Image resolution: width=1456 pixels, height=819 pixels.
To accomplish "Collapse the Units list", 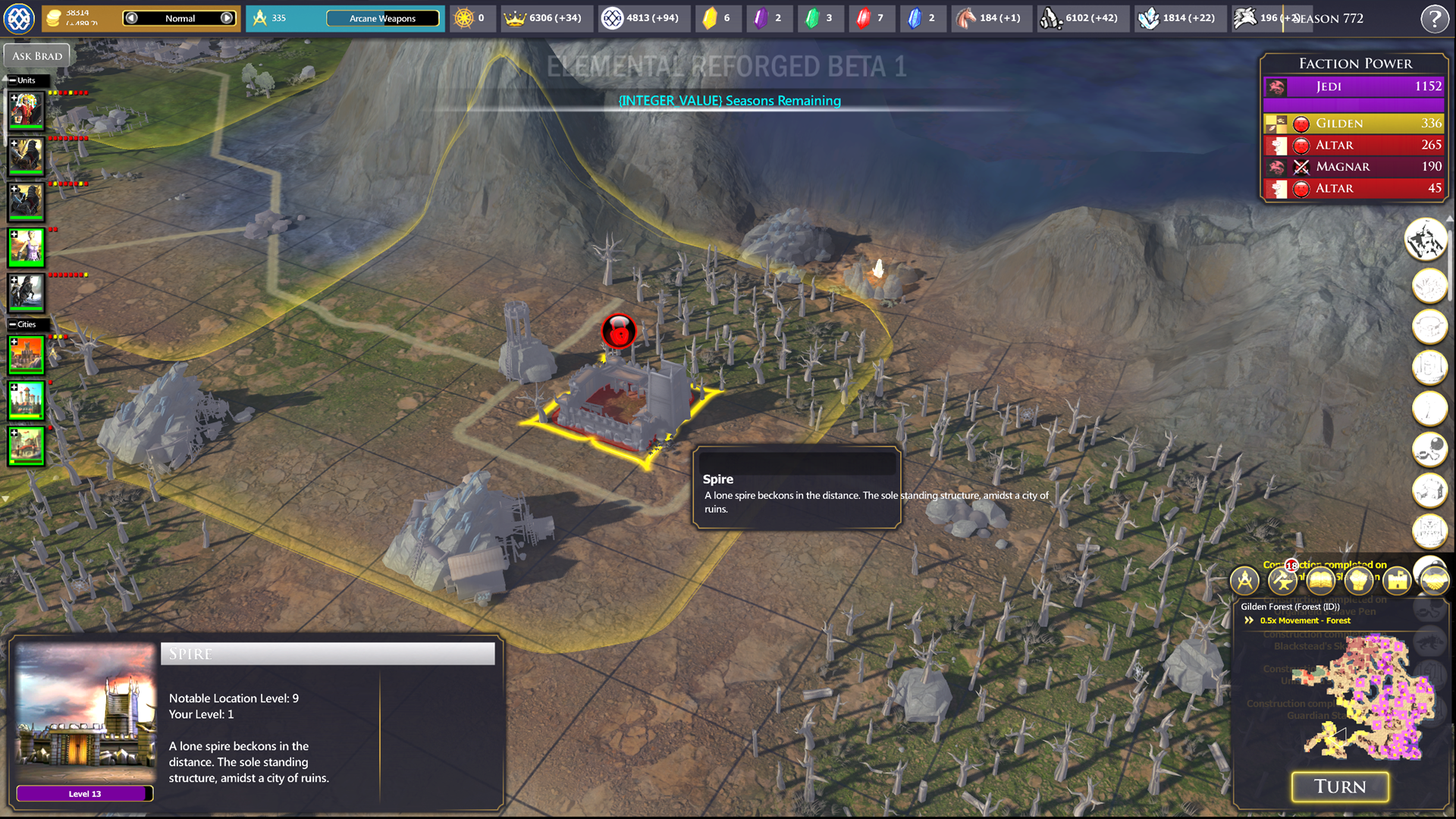I will tap(13, 80).
